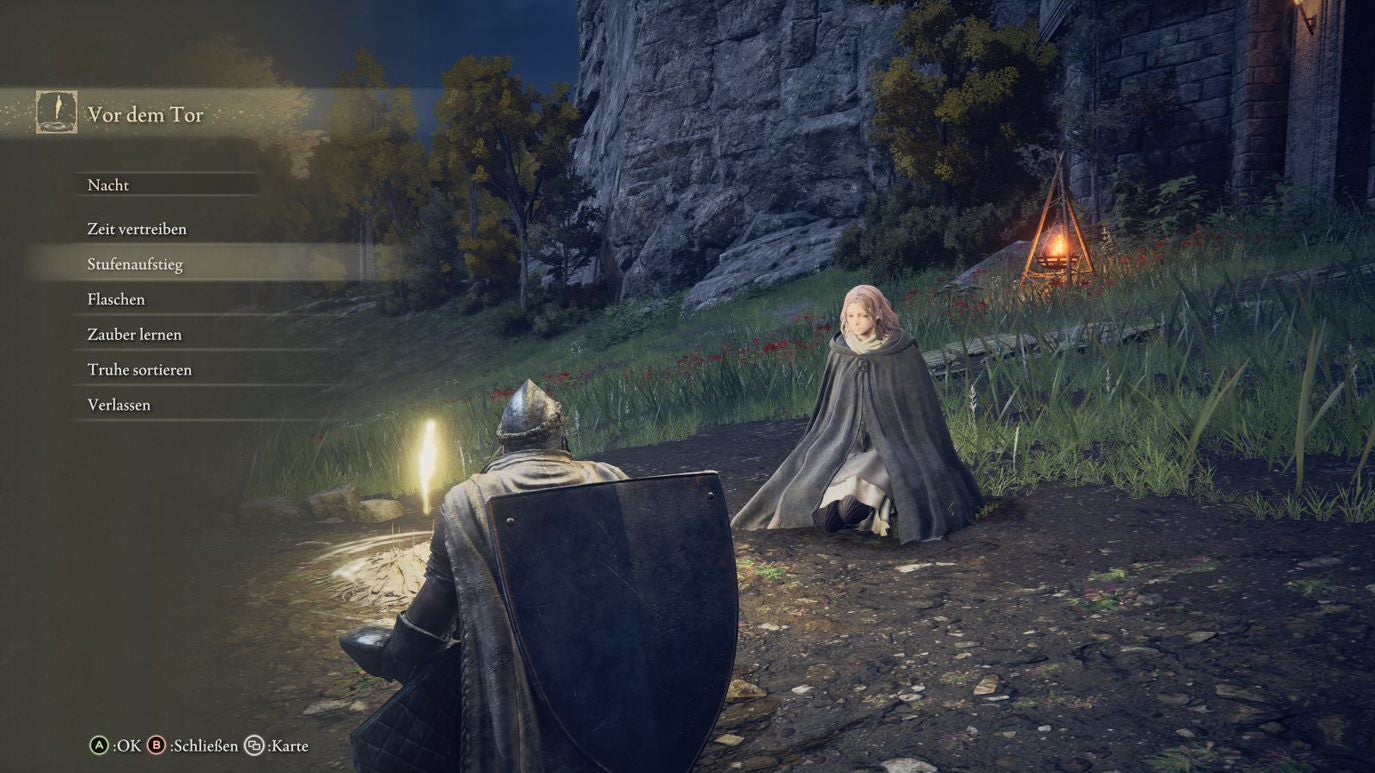
Task: Select Verlassen to leave the menu
Action: (x=118, y=403)
